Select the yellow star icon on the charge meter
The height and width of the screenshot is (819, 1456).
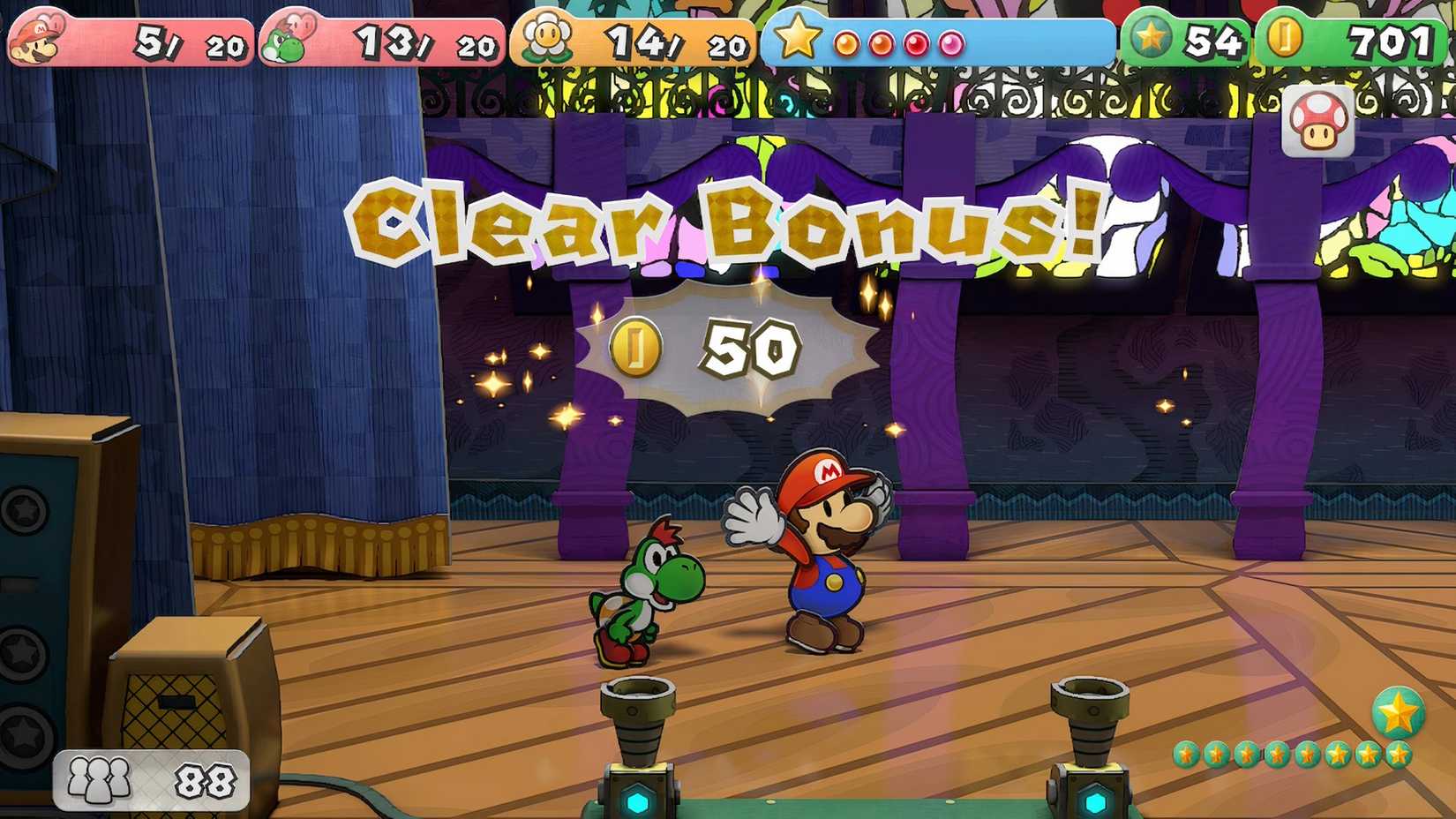coord(798,37)
